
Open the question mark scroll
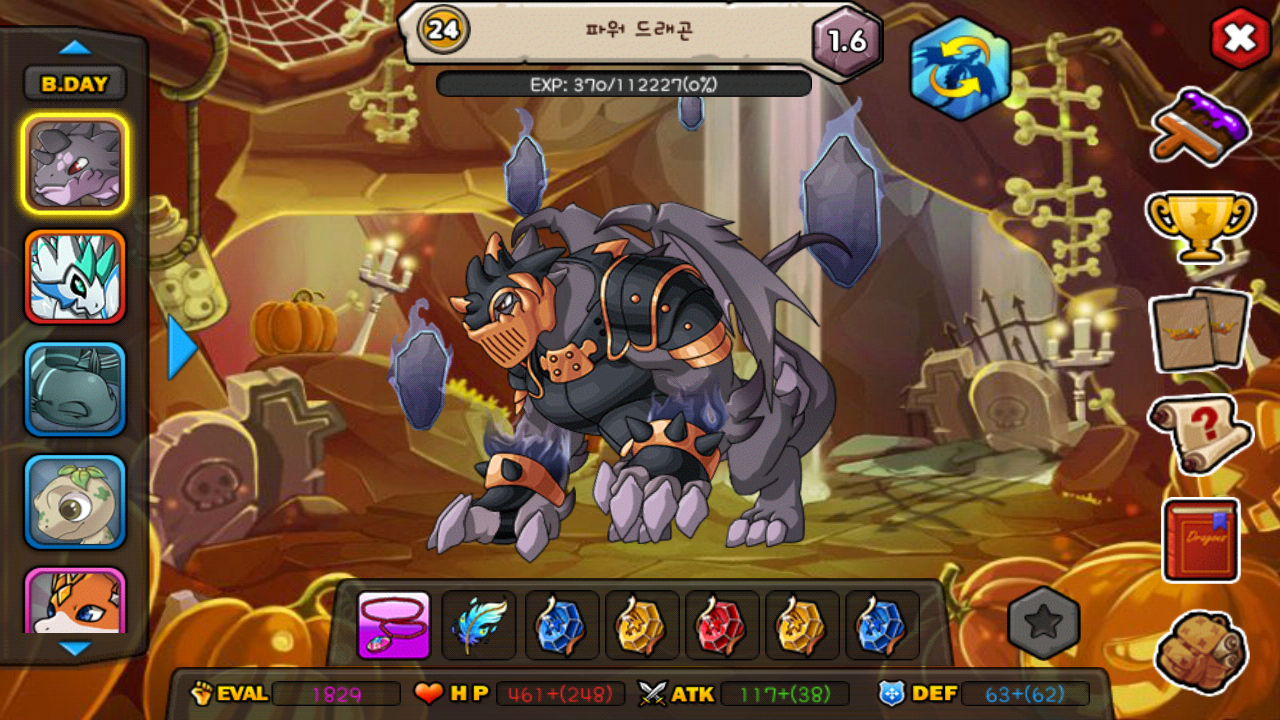tap(1200, 432)
